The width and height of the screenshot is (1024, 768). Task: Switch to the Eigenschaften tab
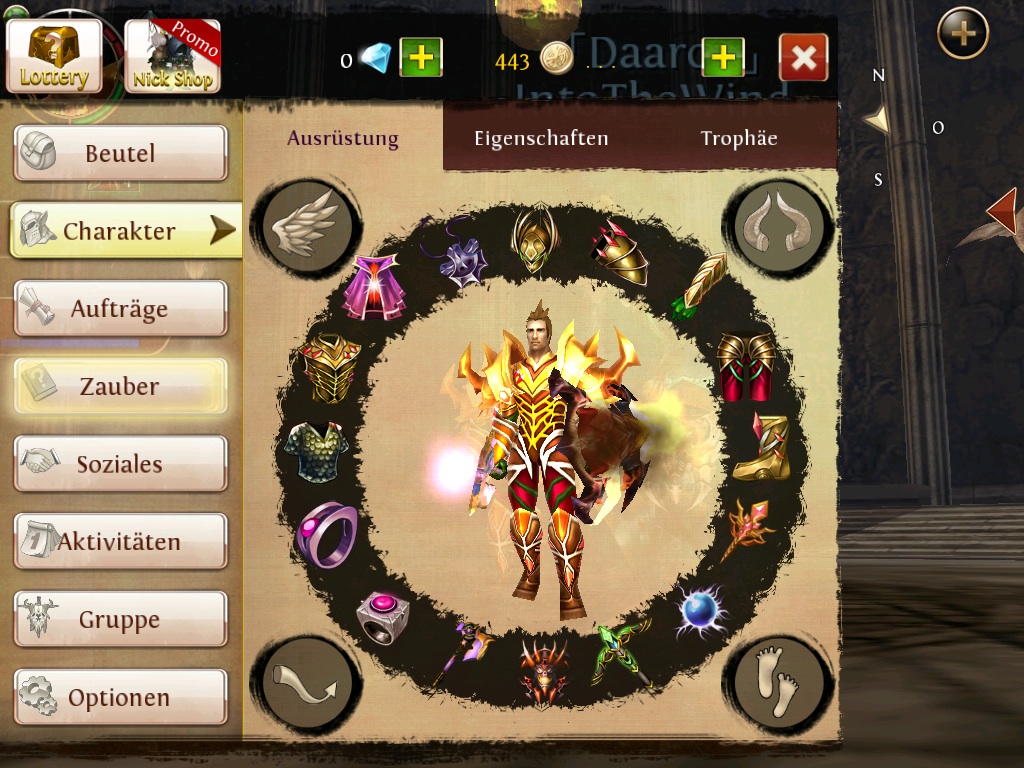pos(541,139)
